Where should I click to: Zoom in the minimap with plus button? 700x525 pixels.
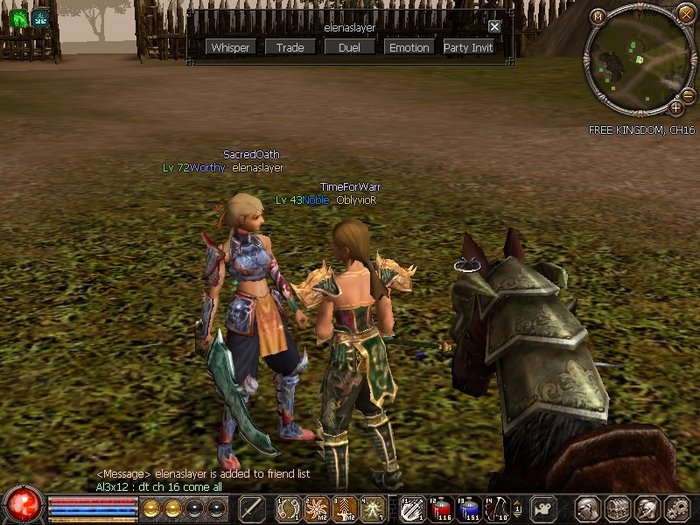676,107
